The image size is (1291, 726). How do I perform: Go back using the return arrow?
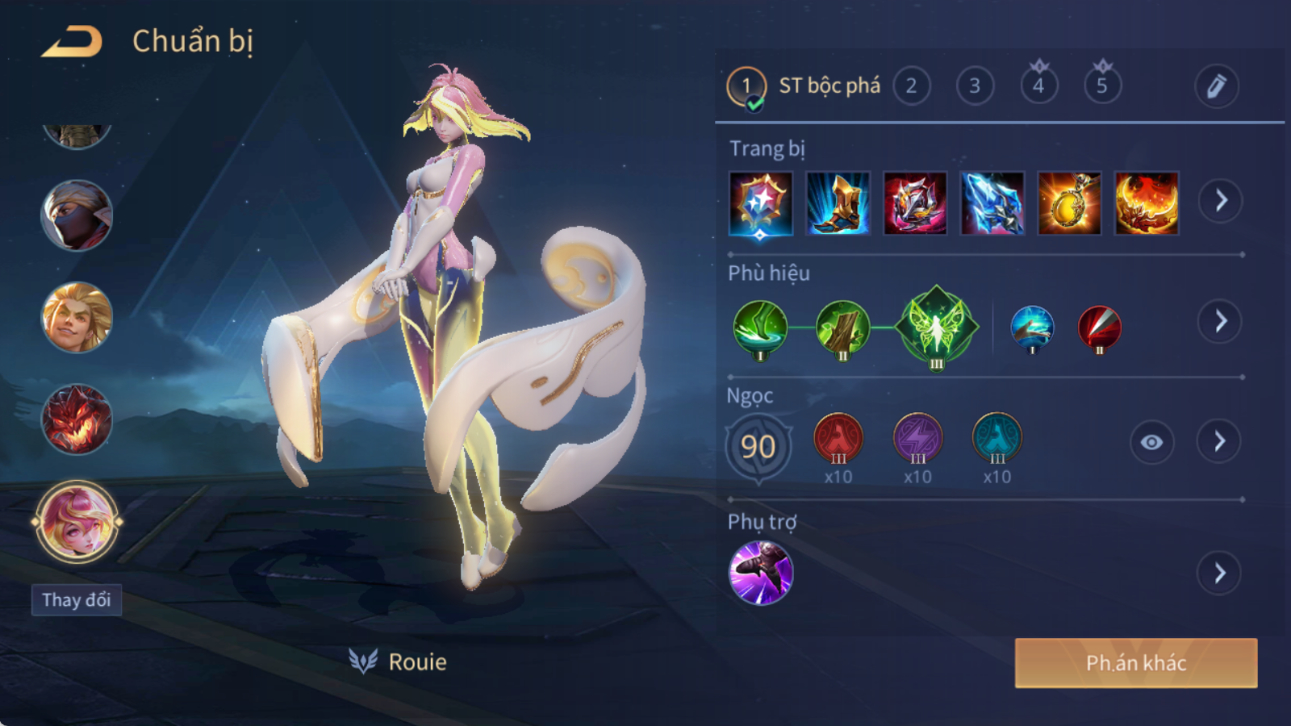pos(72,42)
